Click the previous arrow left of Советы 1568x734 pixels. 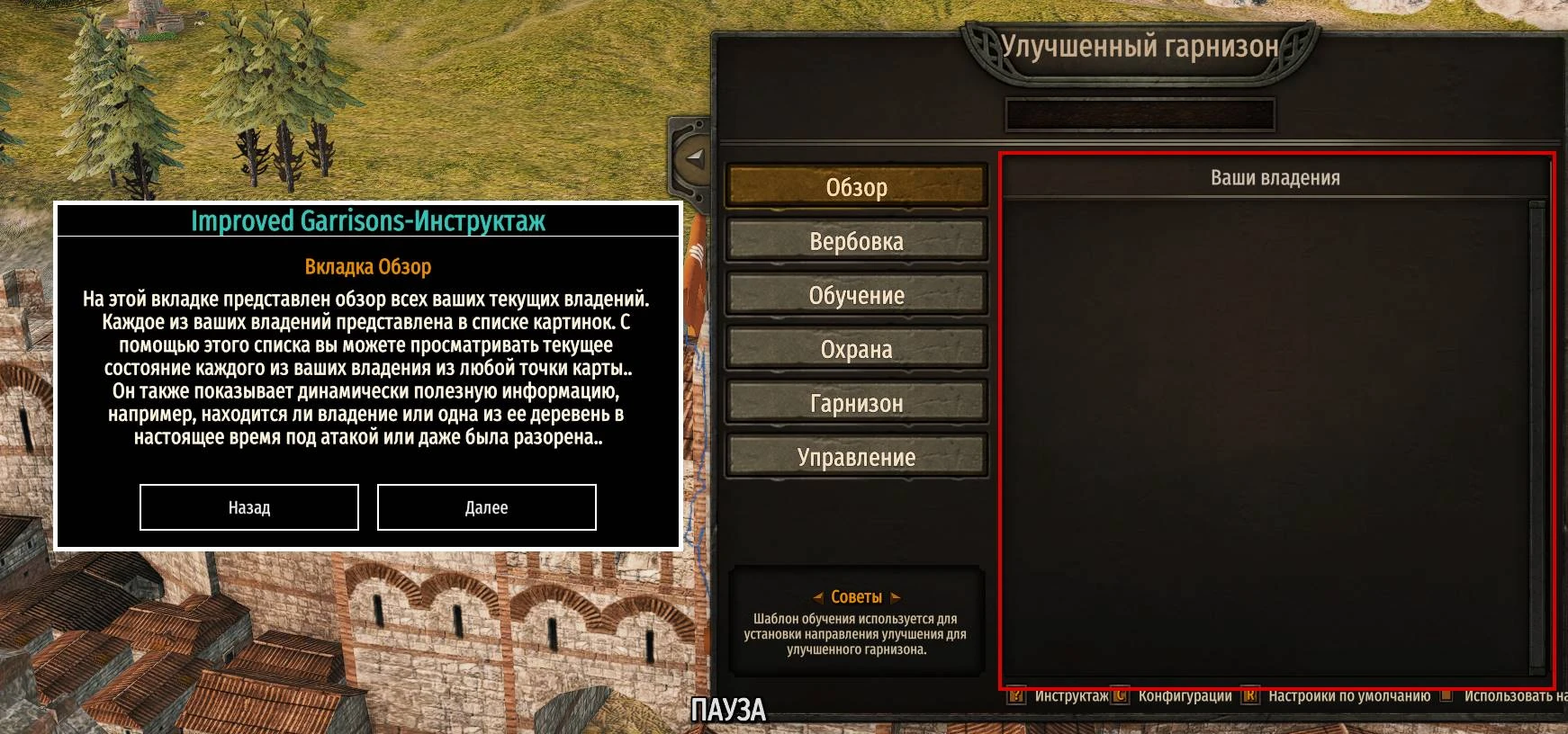click(820, 595)
